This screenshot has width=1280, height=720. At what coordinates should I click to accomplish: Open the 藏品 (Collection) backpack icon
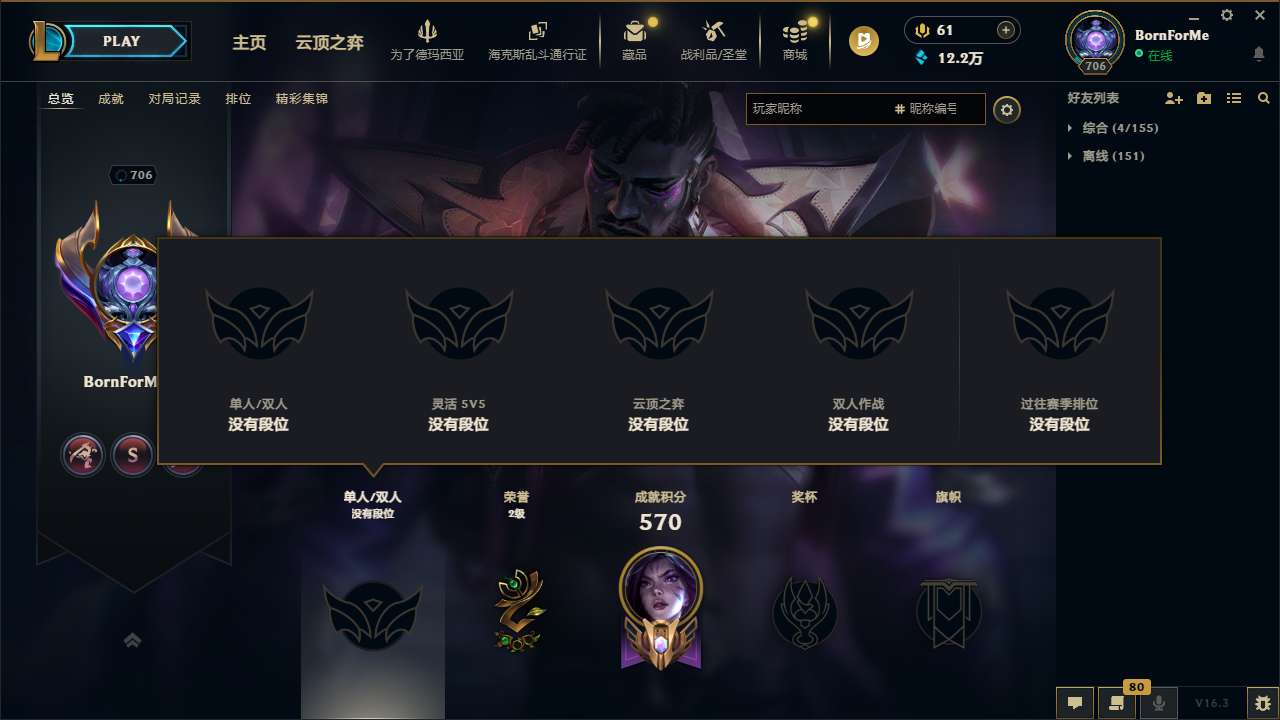(635, 33)
